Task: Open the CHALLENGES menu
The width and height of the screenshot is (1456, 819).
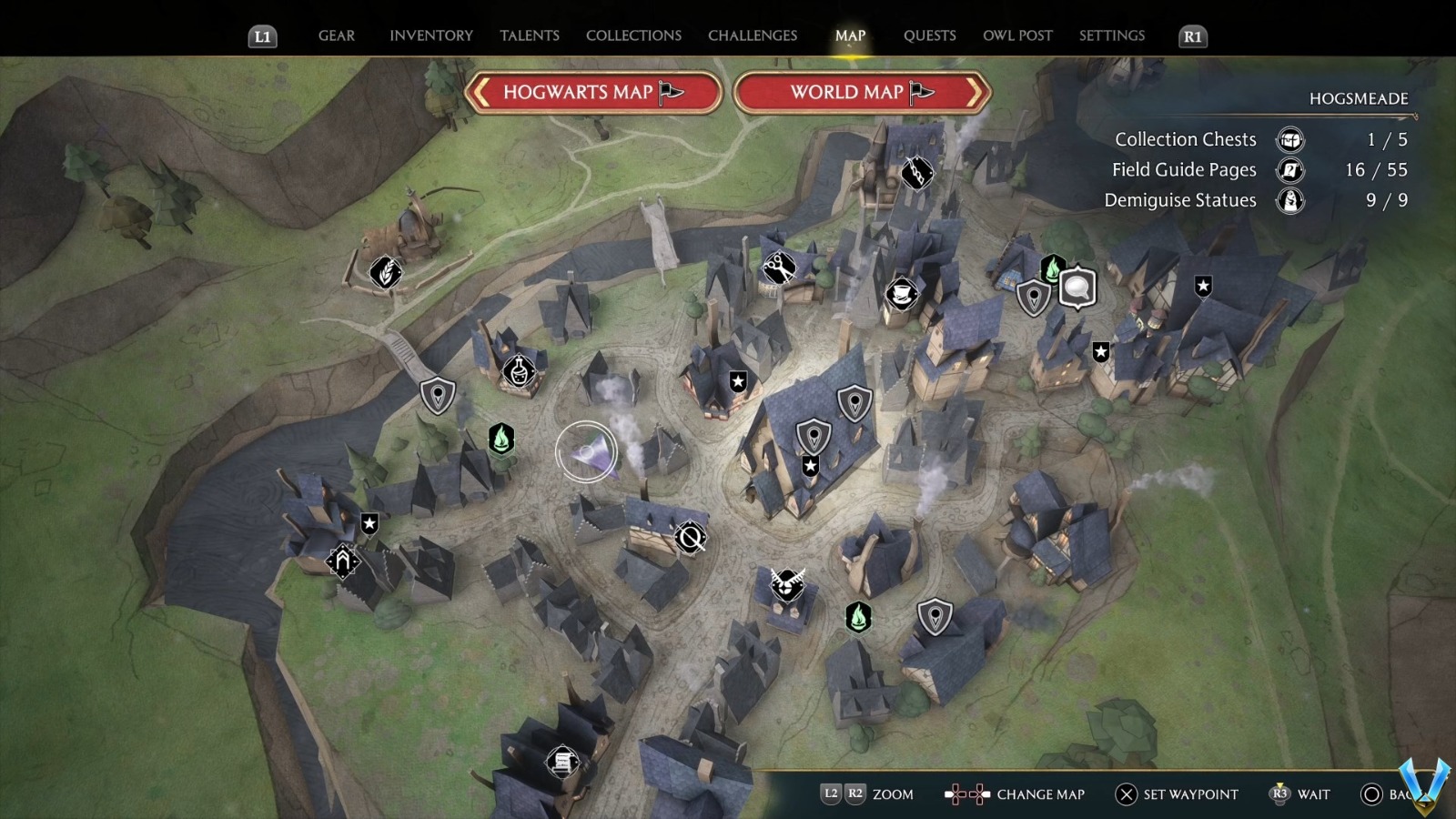Action: click(x=752, y=35)
